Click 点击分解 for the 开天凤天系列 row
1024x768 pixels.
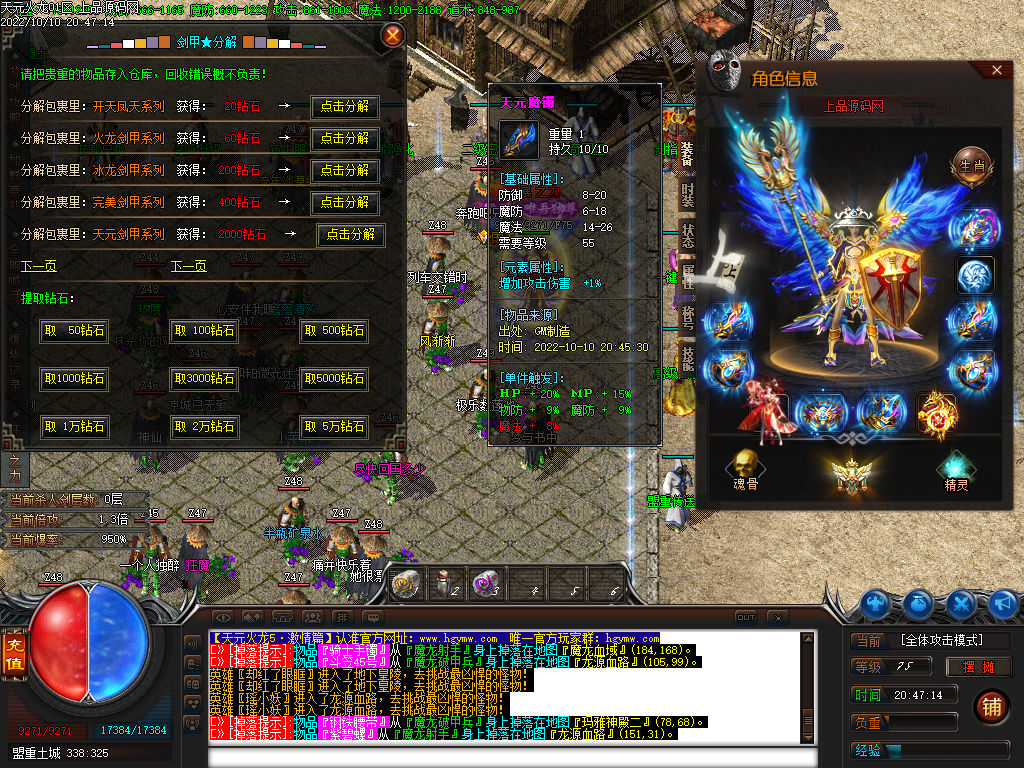point(345,106)
